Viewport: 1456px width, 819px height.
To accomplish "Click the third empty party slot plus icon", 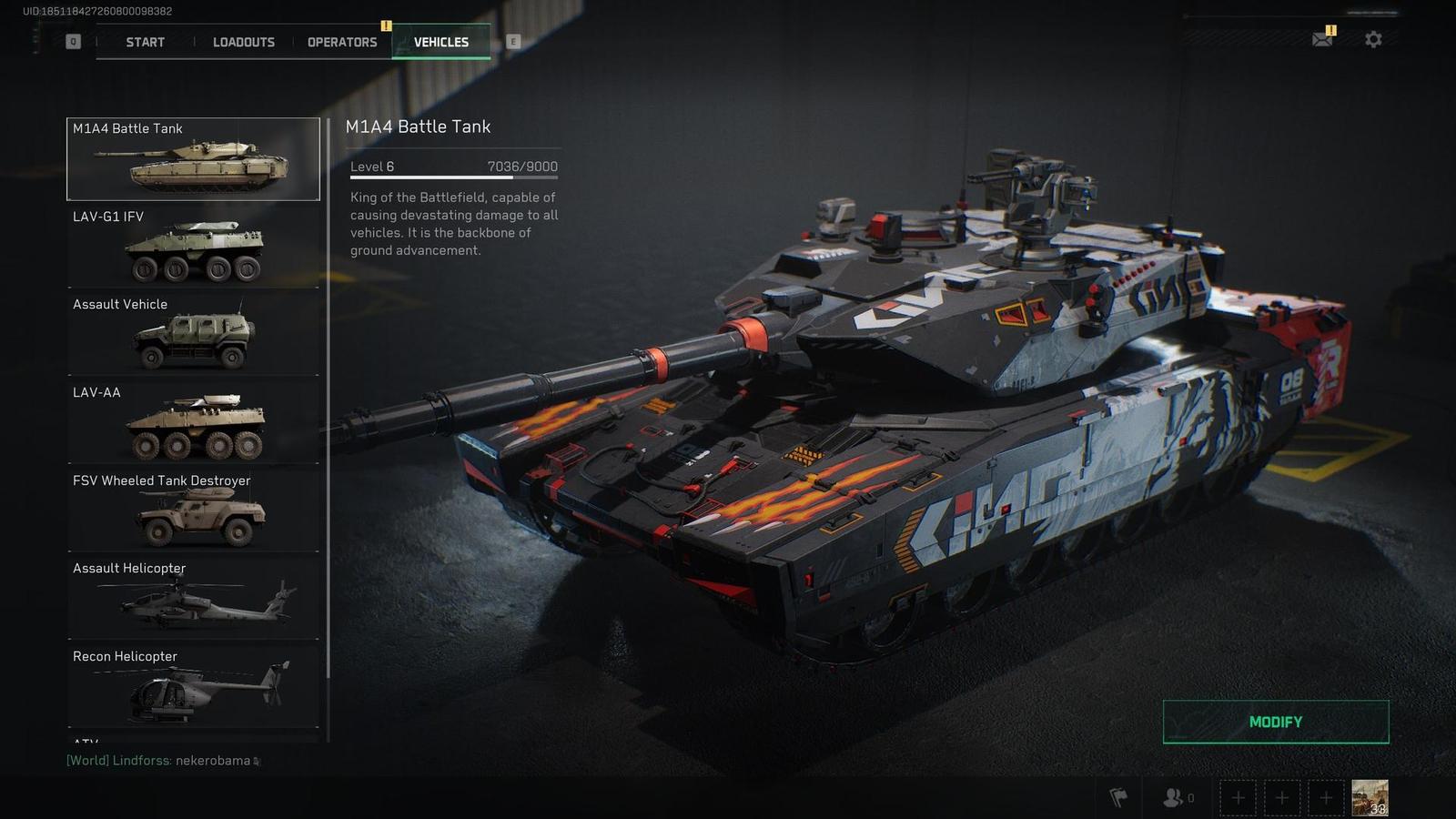I will tap(1326, 796).
